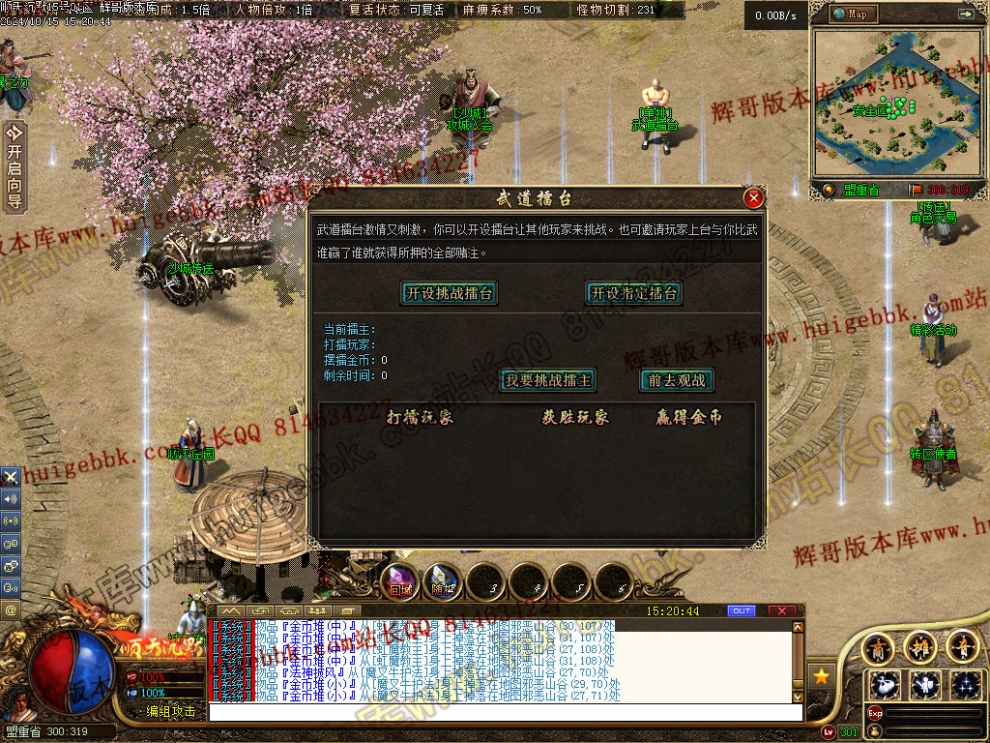This screenshot has height=743, width=990.
Task: Click 前去观战 to spectate the match
Action: pos(676,380)
